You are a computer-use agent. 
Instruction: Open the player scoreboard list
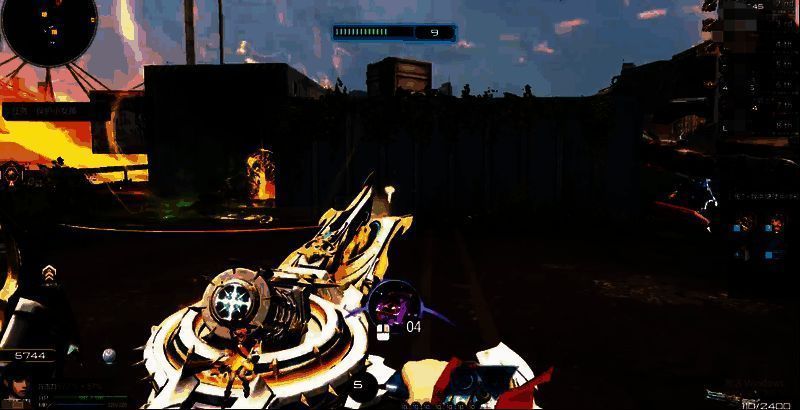[x=757, y=70]
